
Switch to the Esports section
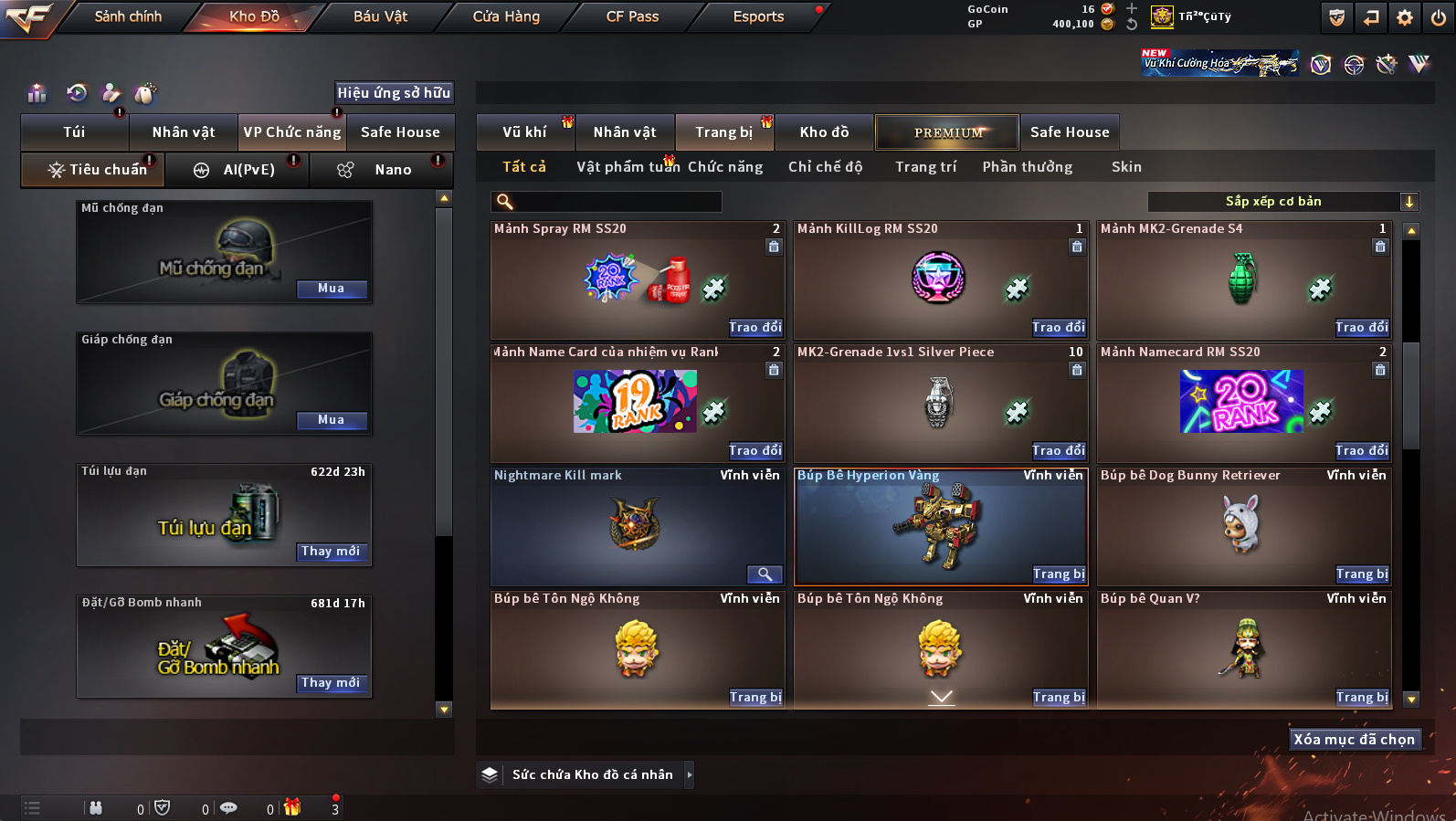coord(758,16)
